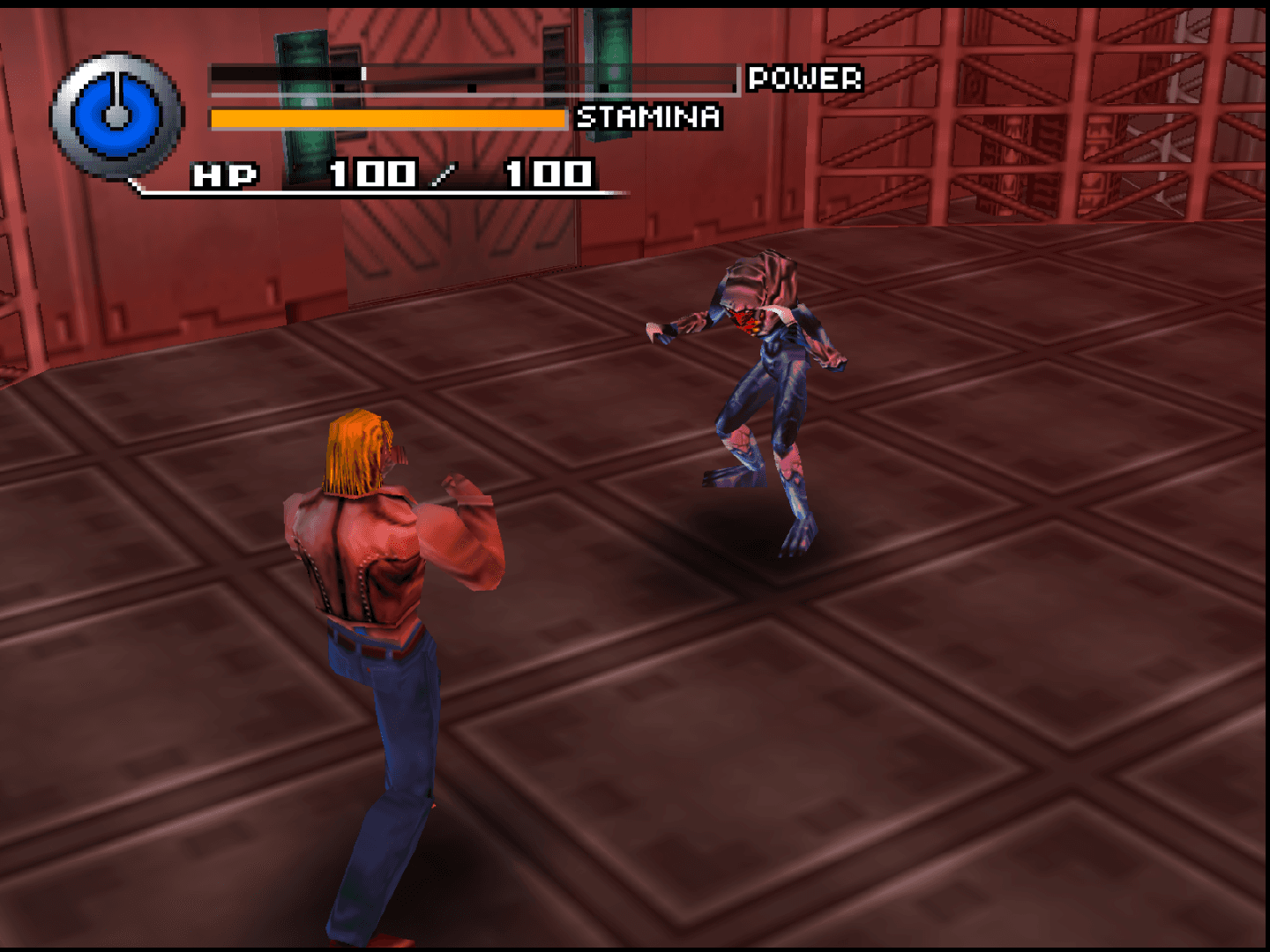
Task: Click the empty portion of the STAMINA bar
Action: coord(564,118)
